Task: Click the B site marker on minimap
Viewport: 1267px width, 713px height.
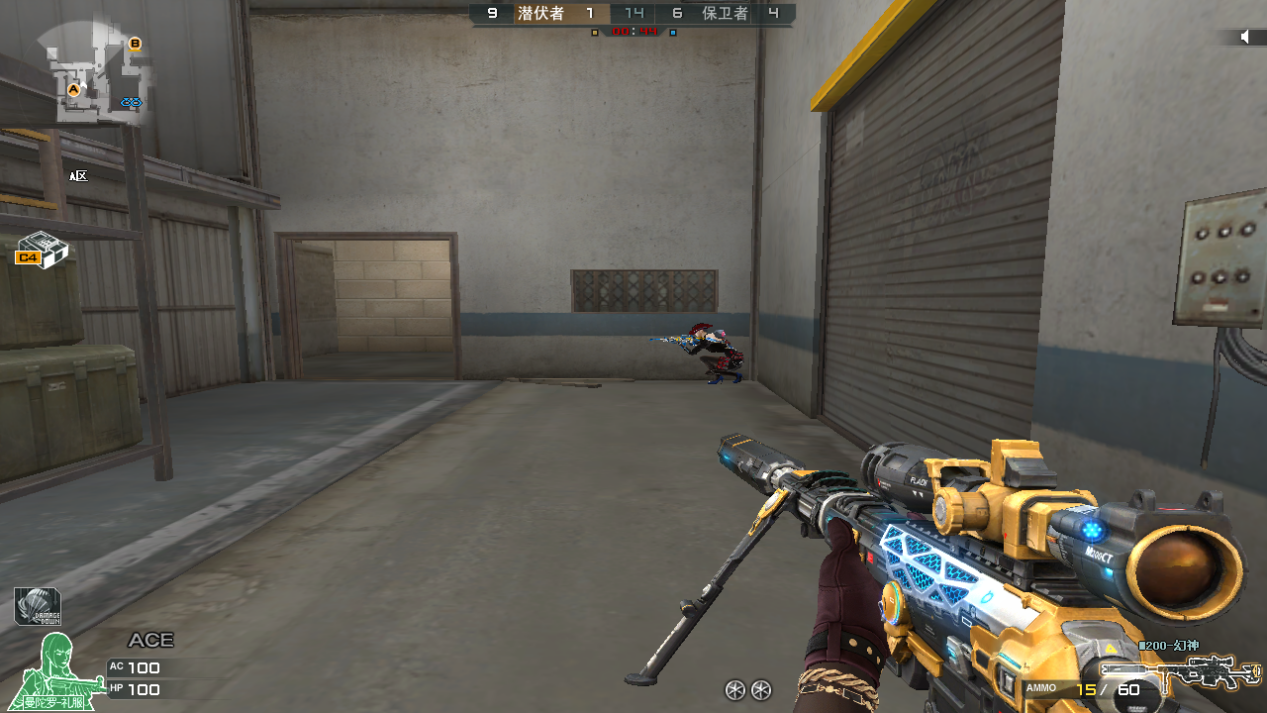Action: [x=135, y=44]
